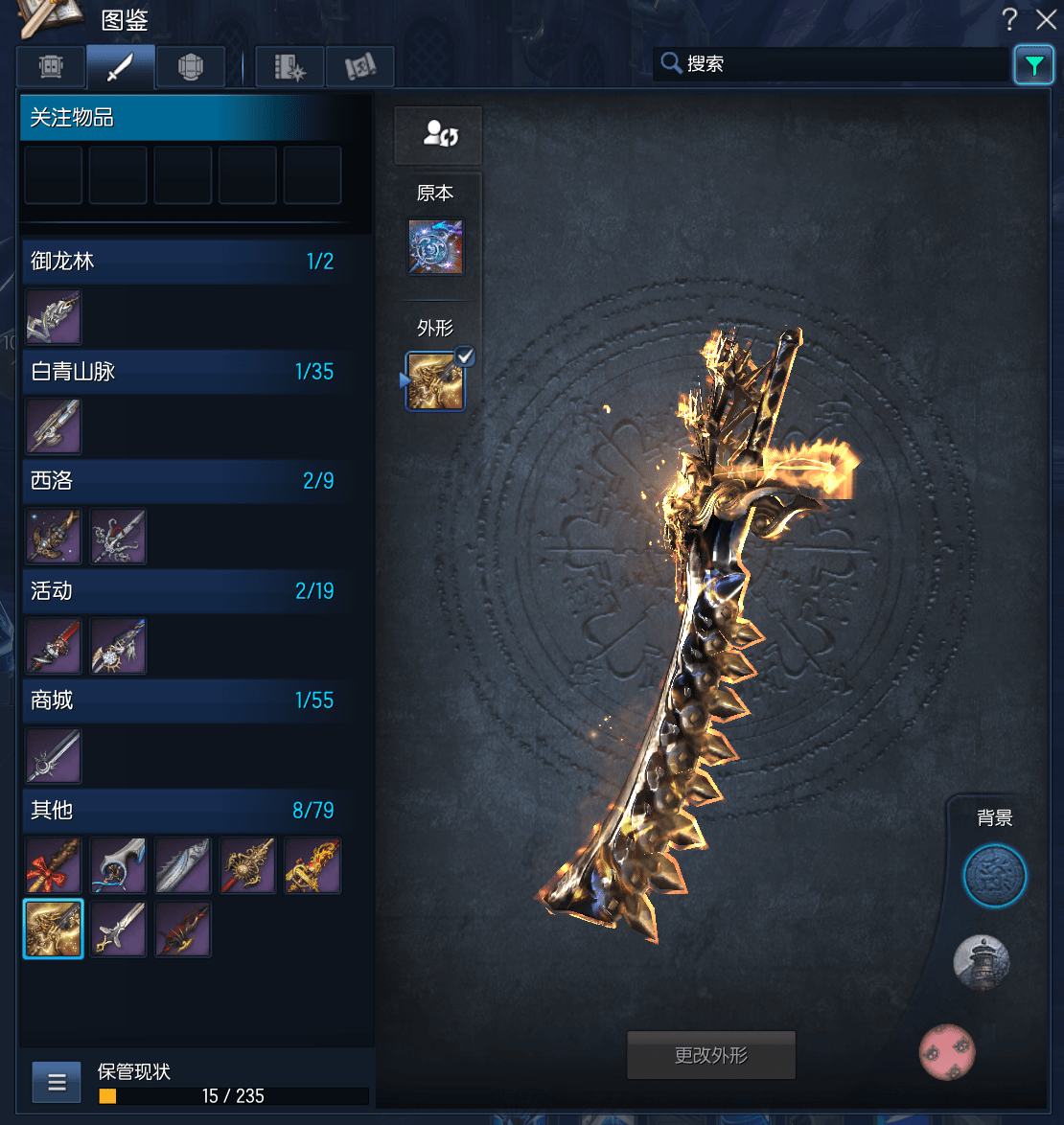Choose the pagoda tower background
1064x1125 pixels.
pos(982,962)
